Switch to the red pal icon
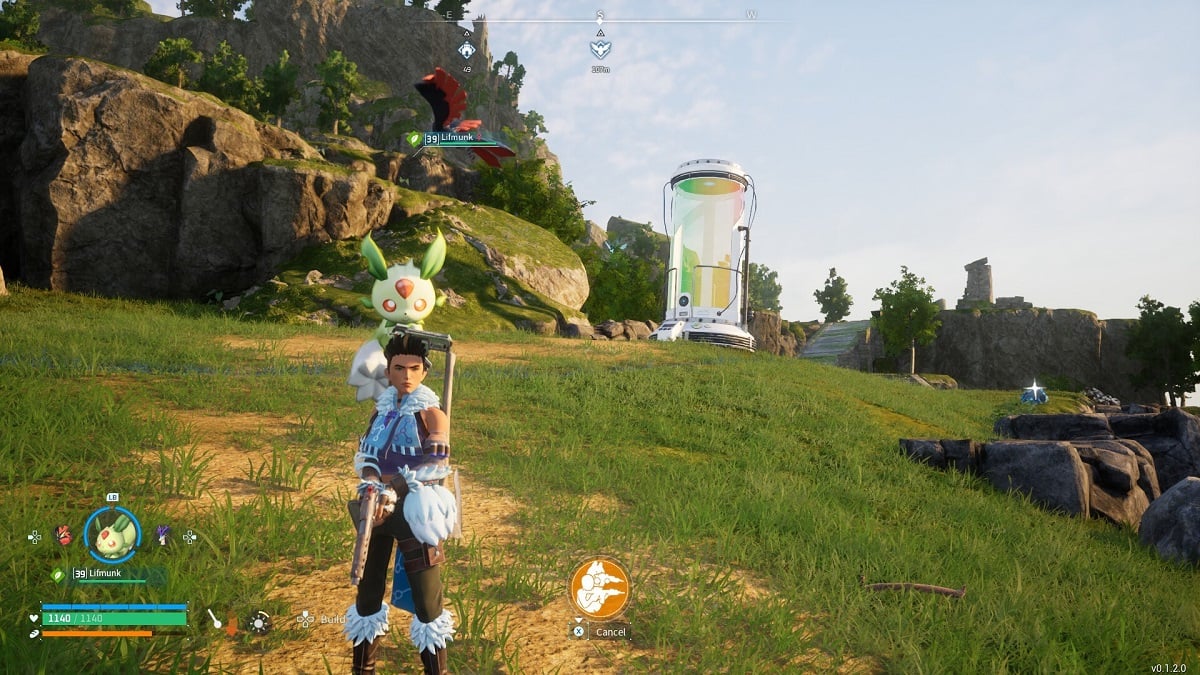The height and width of the screenshot is (675, 1200). pyautogui.click(x=63, y=535)
